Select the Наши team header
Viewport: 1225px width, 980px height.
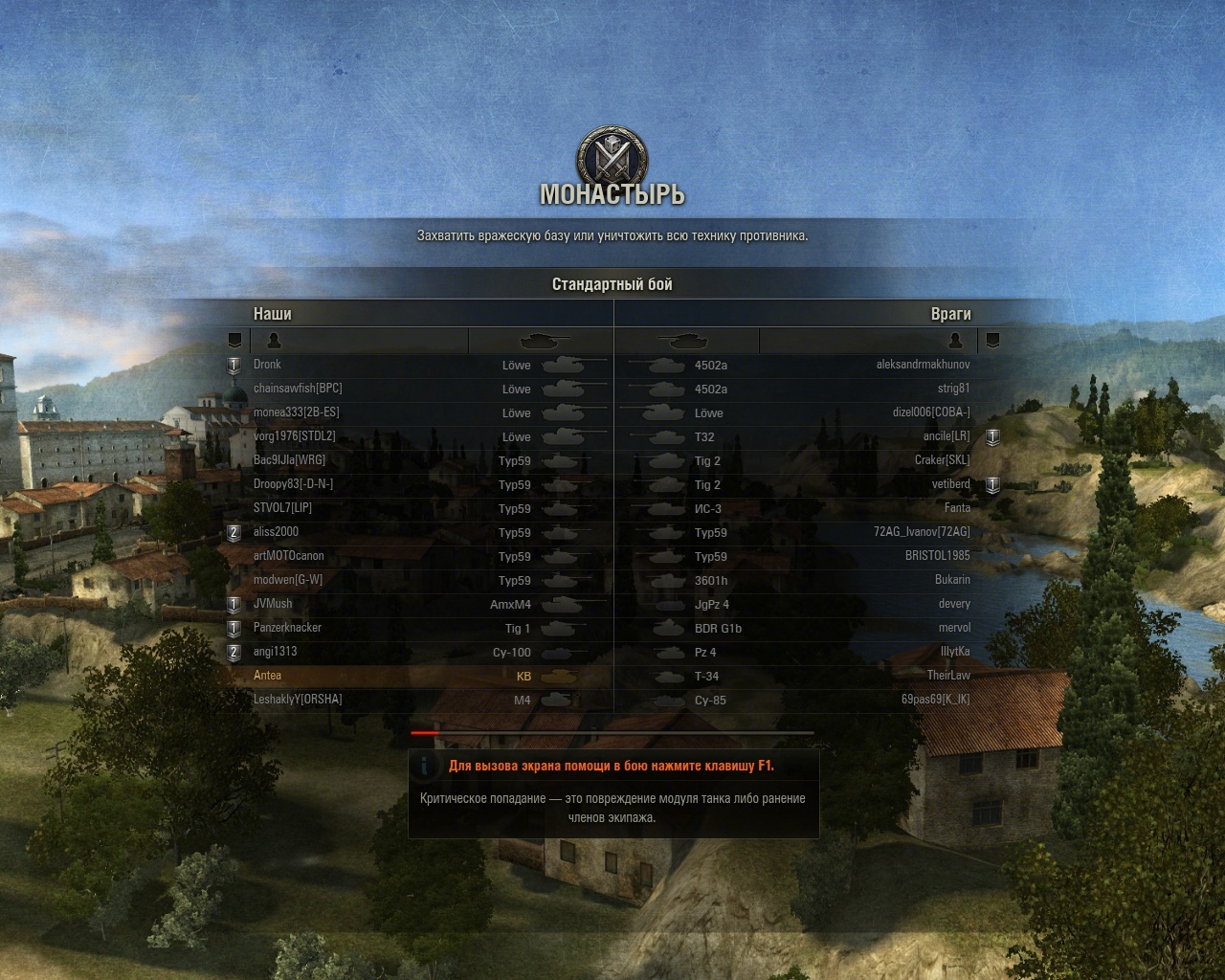click(x=273, y=314)
